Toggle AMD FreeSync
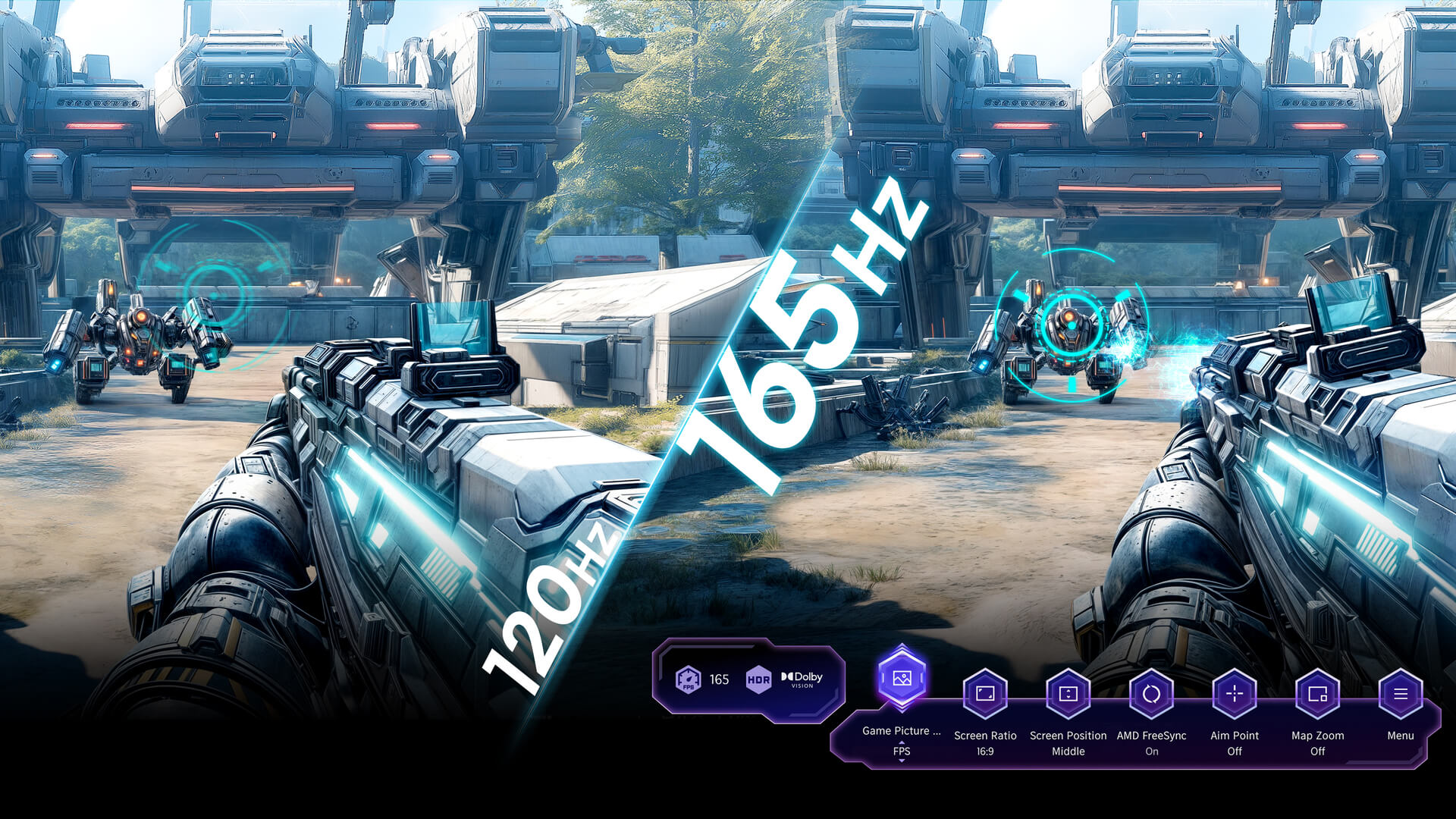This screenshot has width=1456, height=819. pyautogui.click(x=1151, y=694)
